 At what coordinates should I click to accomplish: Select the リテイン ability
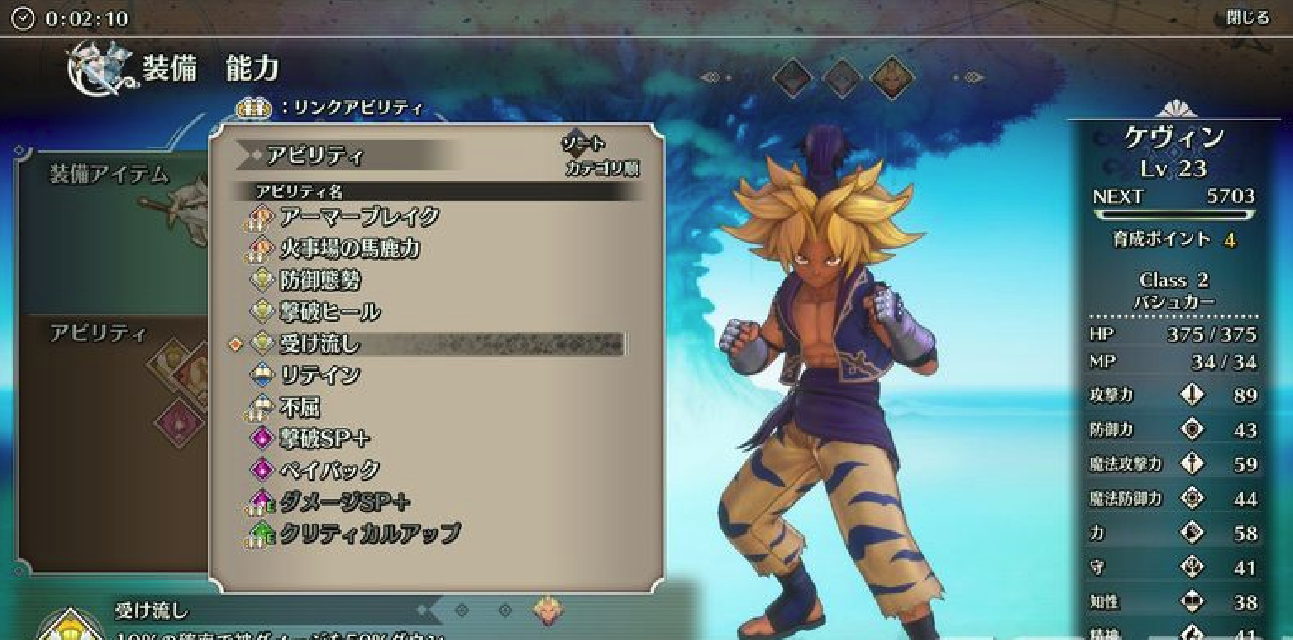(320, 376)
